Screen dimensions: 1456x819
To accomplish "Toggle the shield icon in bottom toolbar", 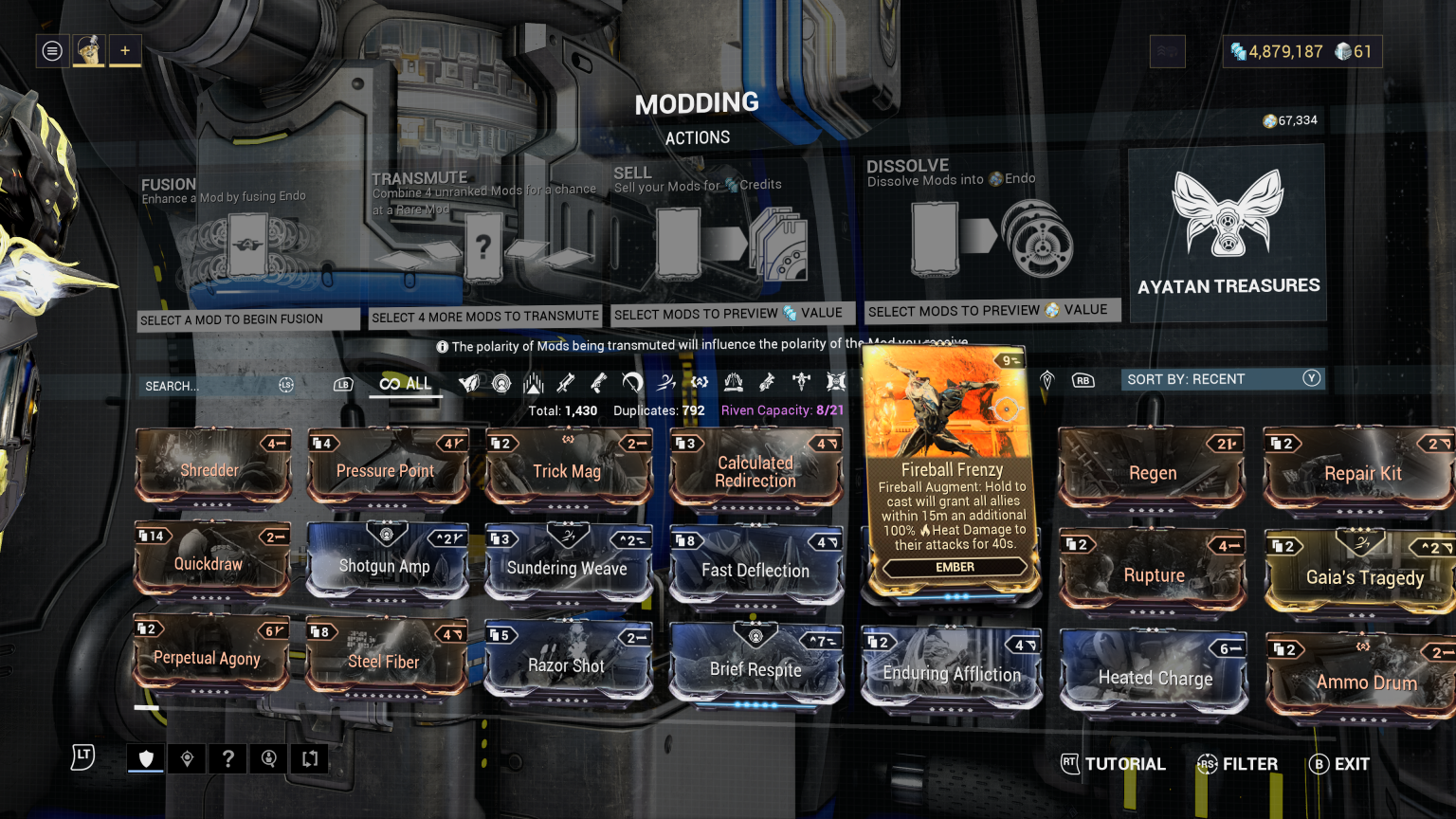I will click(x=144, y=758).
